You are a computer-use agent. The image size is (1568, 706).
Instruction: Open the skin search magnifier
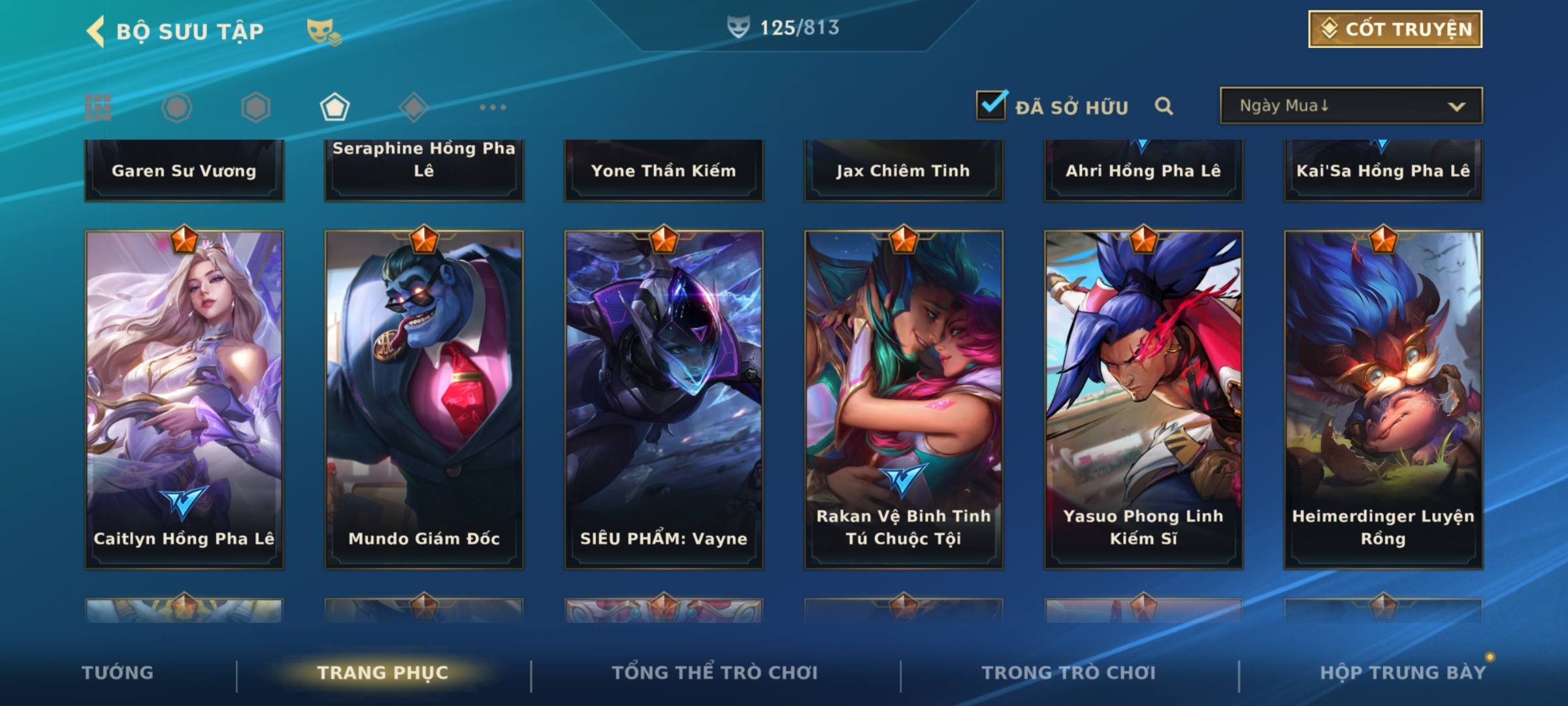point(1164,106)
